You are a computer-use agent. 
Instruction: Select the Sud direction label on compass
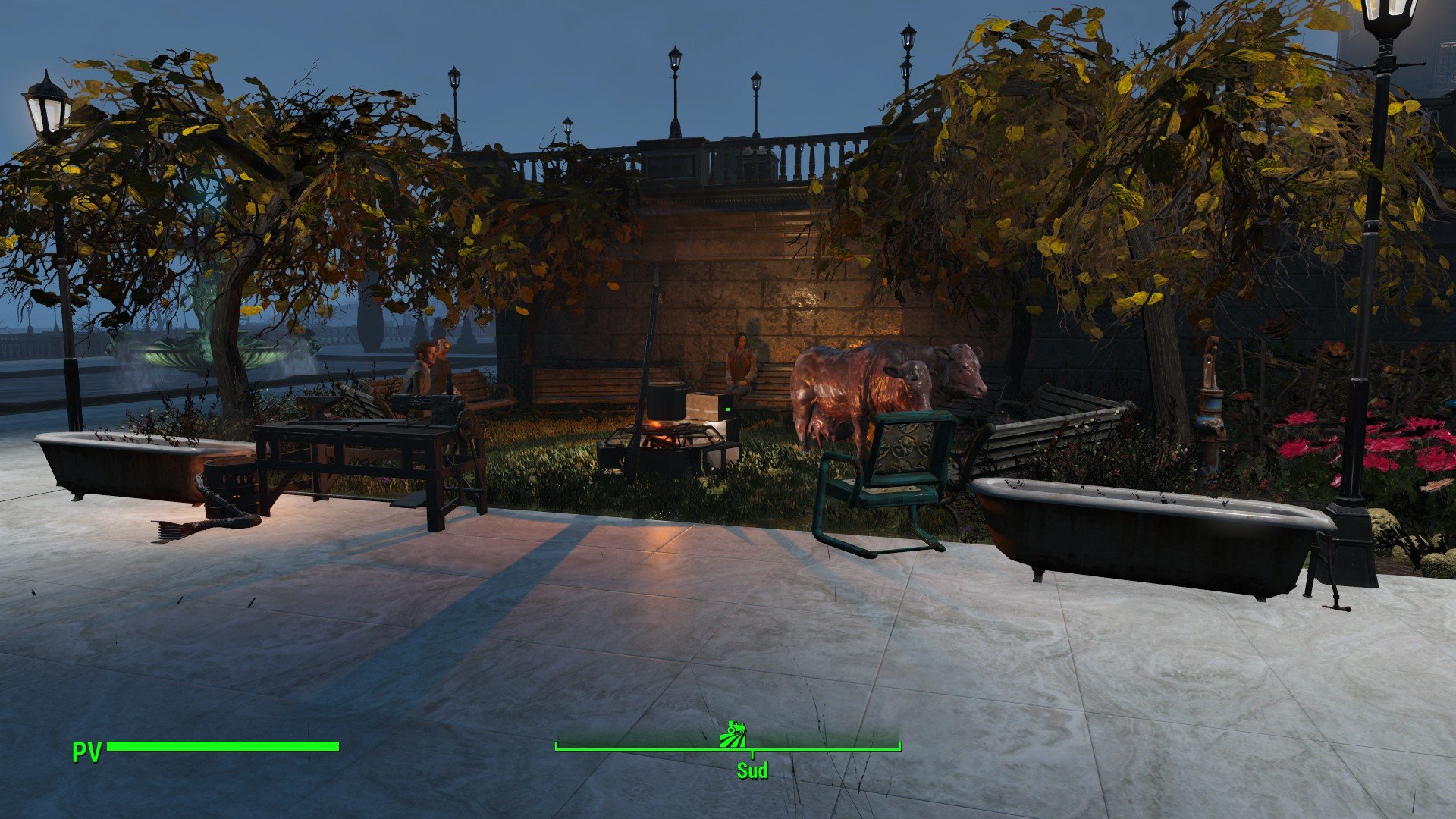click(752, 770)
